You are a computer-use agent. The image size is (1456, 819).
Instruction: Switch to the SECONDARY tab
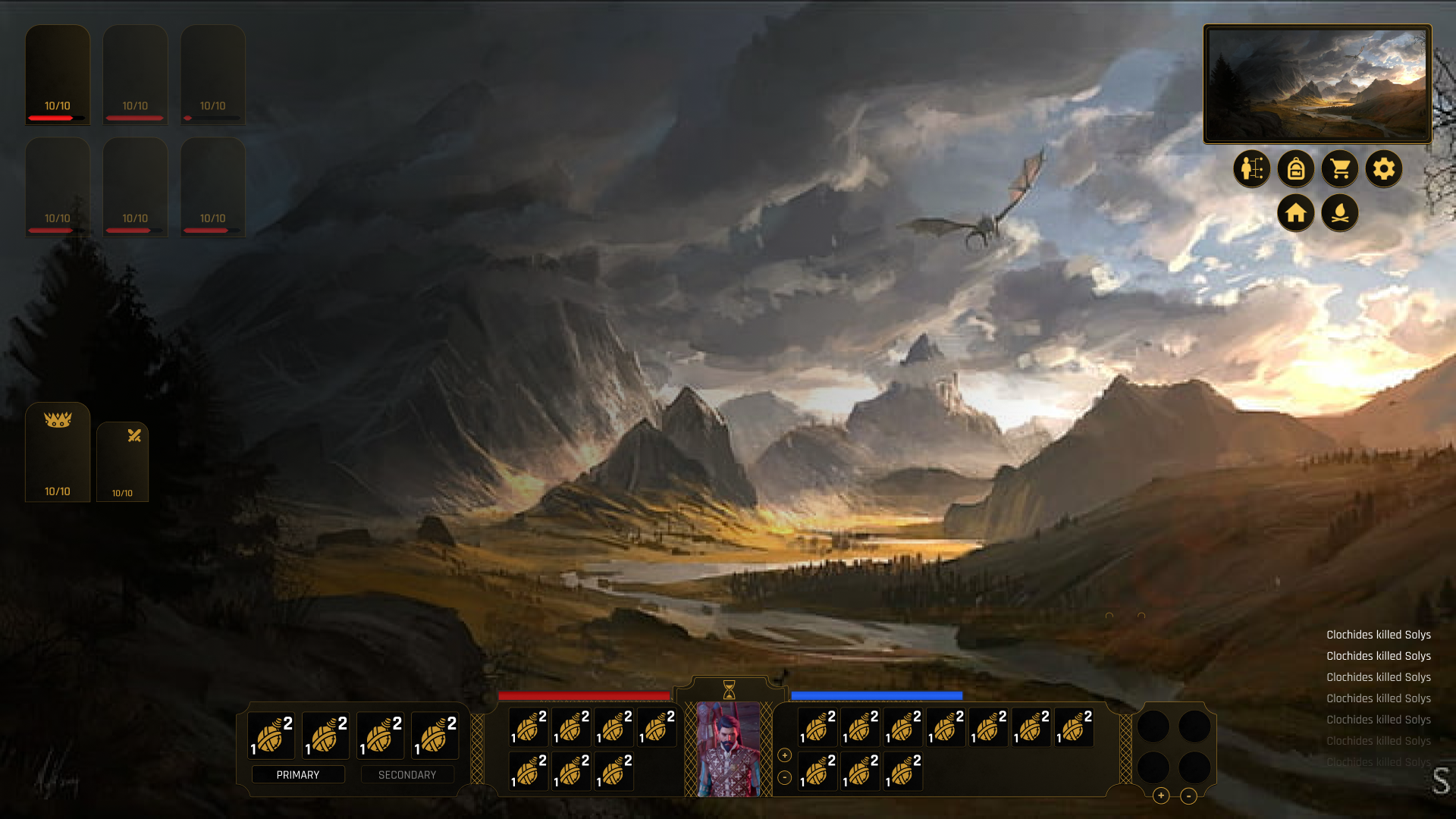407,774
